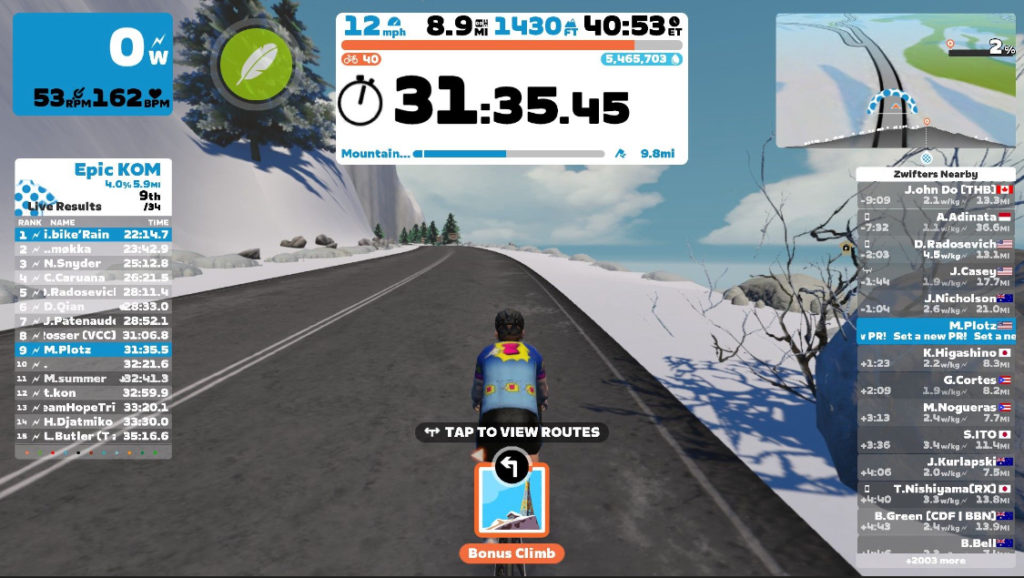Image resolution: width=1024 pixels, height=578 pixels.
Task: Choose S.ITO in the nearby list
Action: coord(935,439)
